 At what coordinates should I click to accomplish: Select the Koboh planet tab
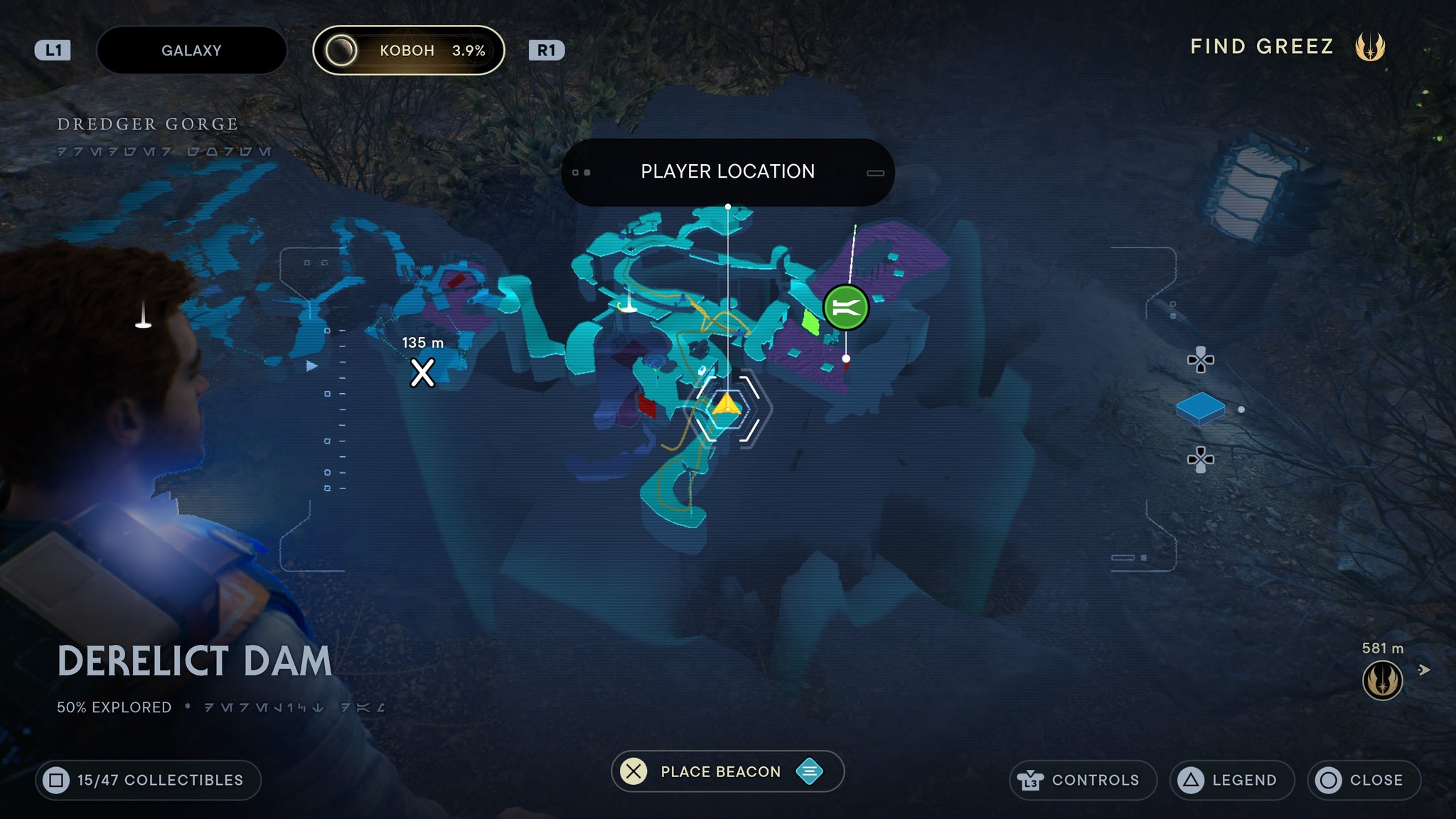409,50
